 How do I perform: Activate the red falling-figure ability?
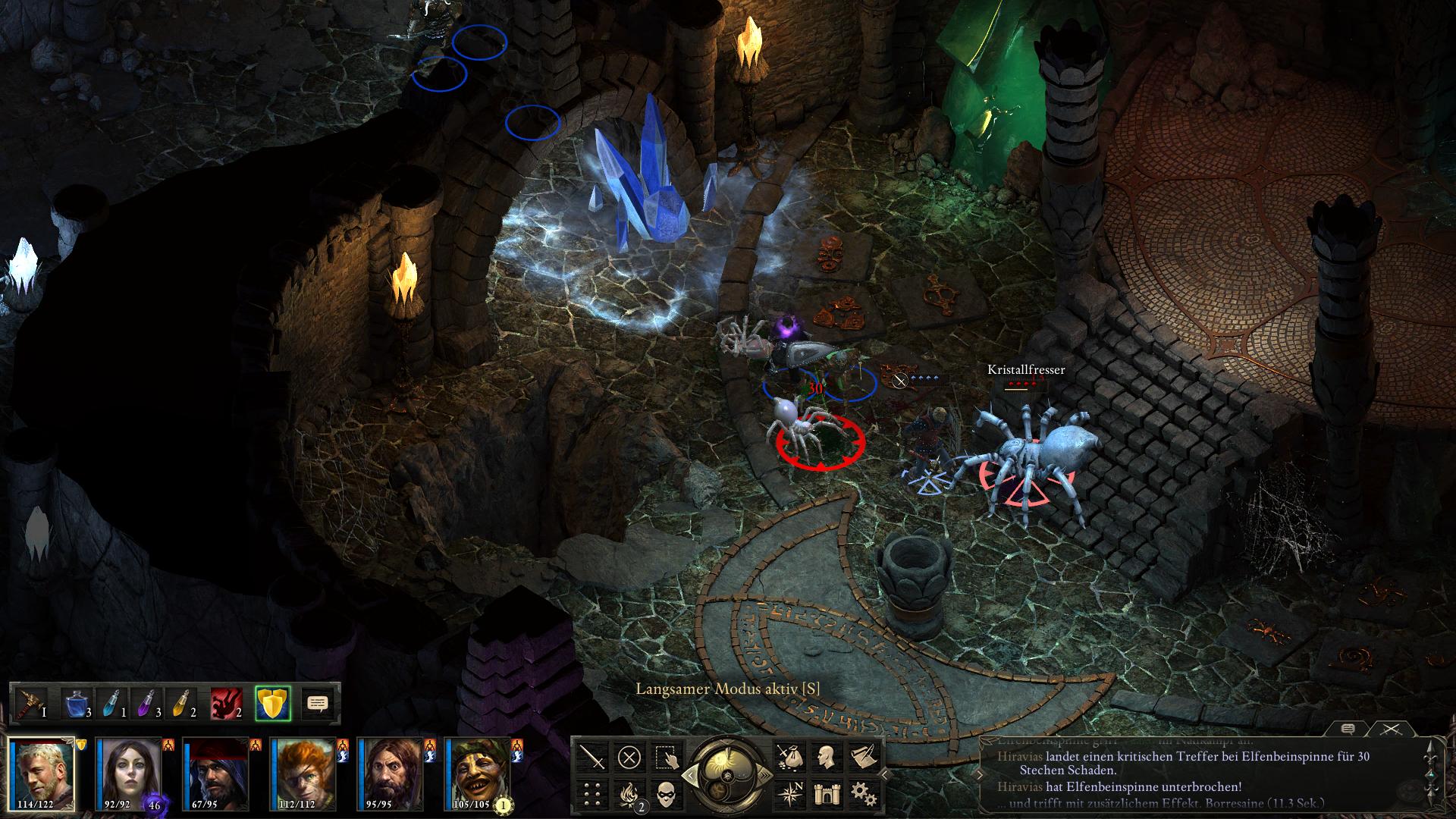[227, 703]
